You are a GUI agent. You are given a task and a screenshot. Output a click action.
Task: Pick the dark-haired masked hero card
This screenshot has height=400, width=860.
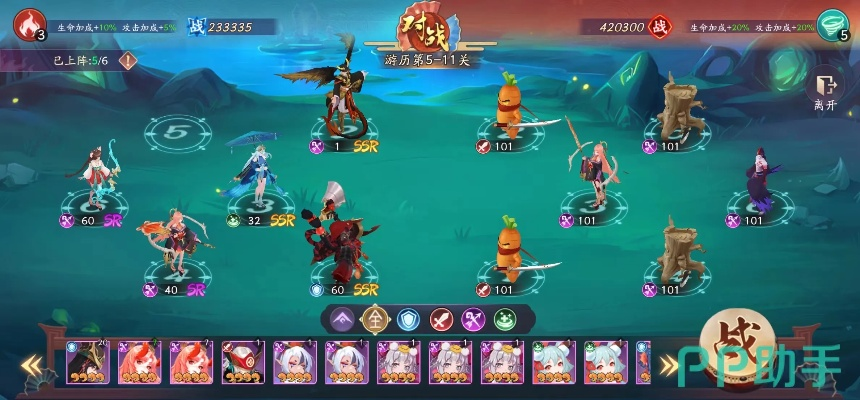[87, 362]
